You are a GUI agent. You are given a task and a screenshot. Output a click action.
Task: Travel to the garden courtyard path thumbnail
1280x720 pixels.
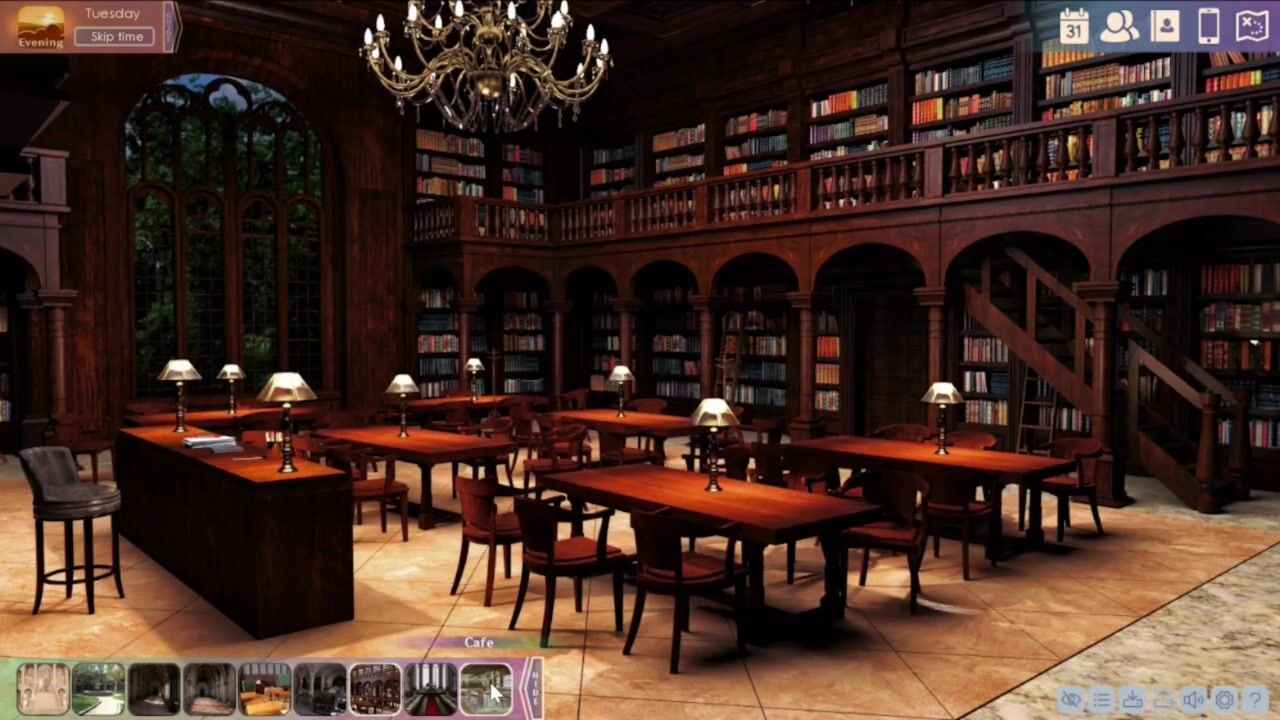pyautogui.click(x=99, y=689)
